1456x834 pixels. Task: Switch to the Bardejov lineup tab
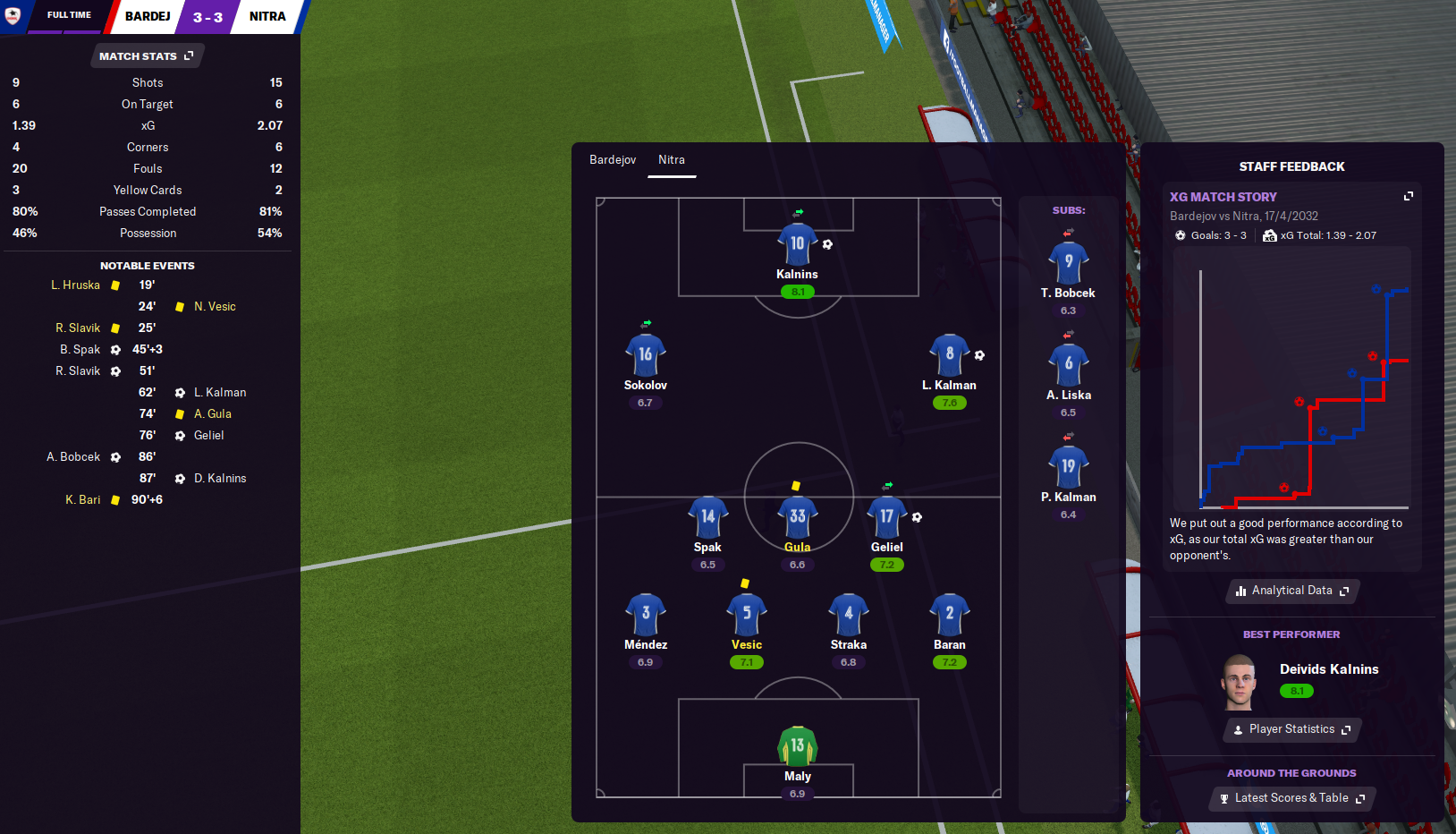[613, 160]
